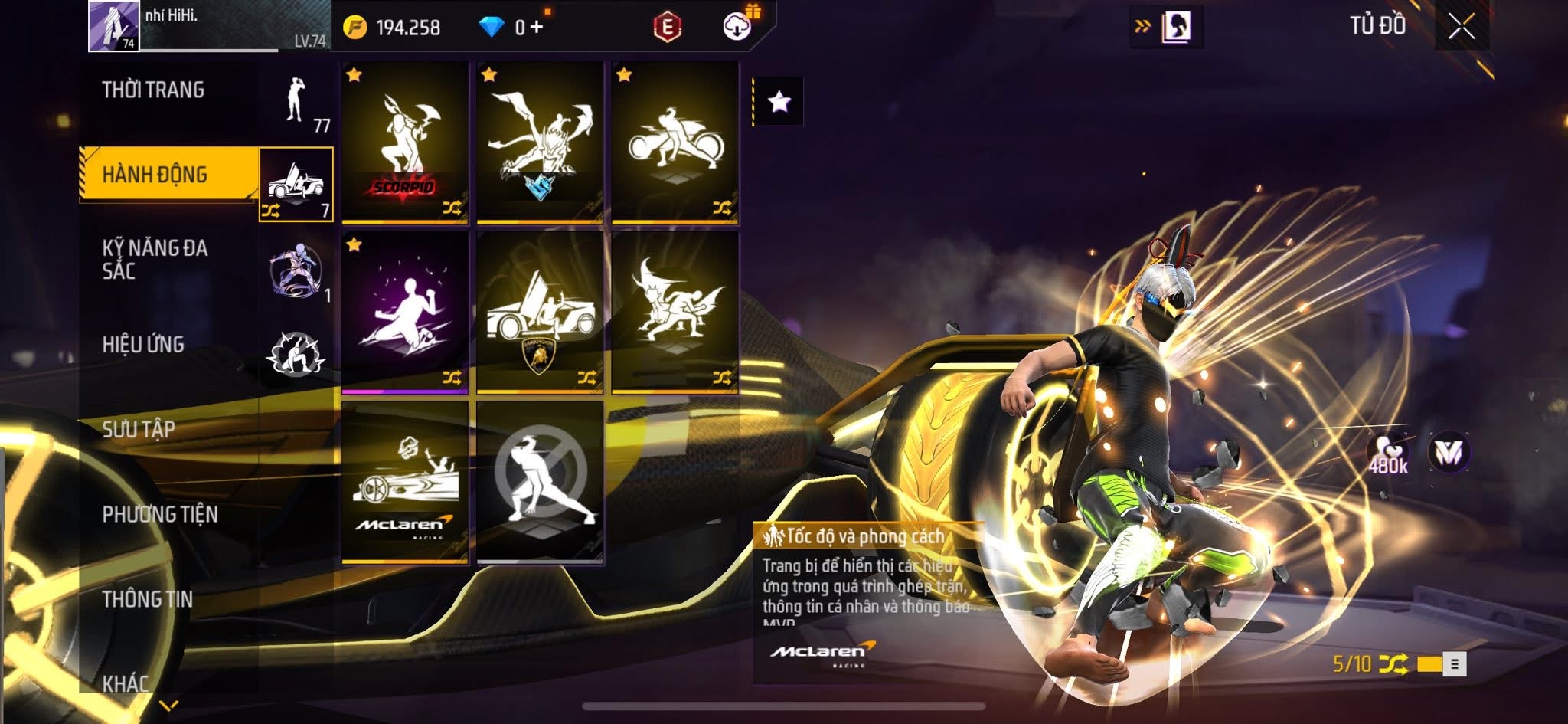The image size is (1568, 724).
Task: Select the winged dragon emote tile
Action: [x=540, y=143]
